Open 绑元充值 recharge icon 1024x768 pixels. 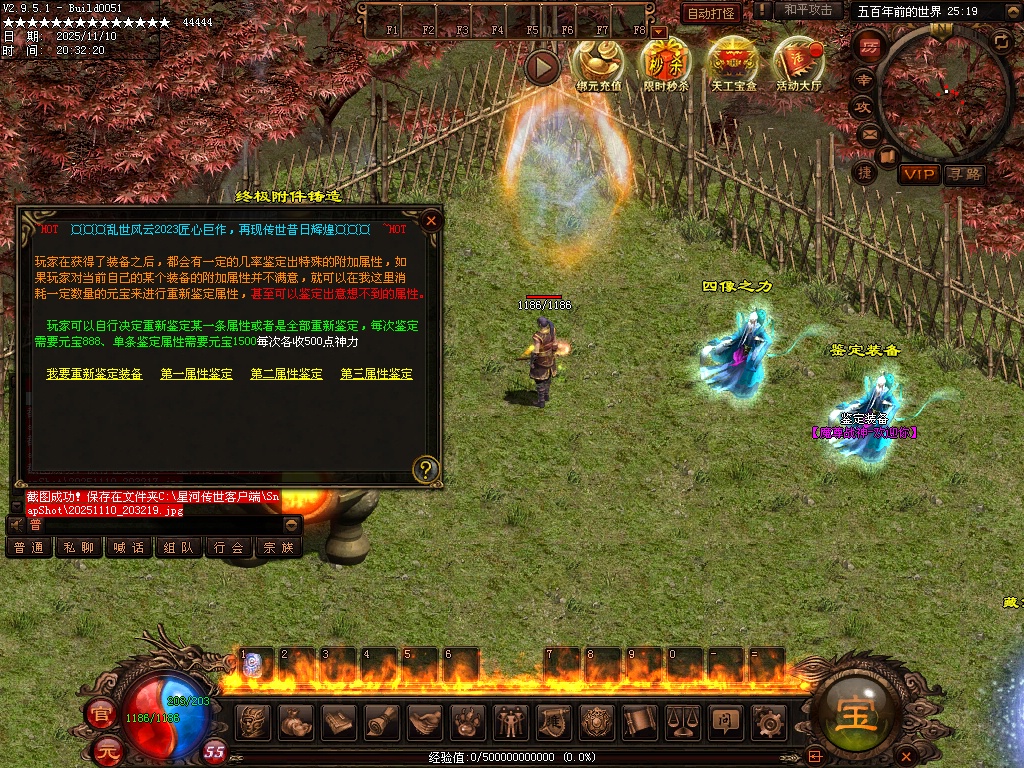point(599,63)
